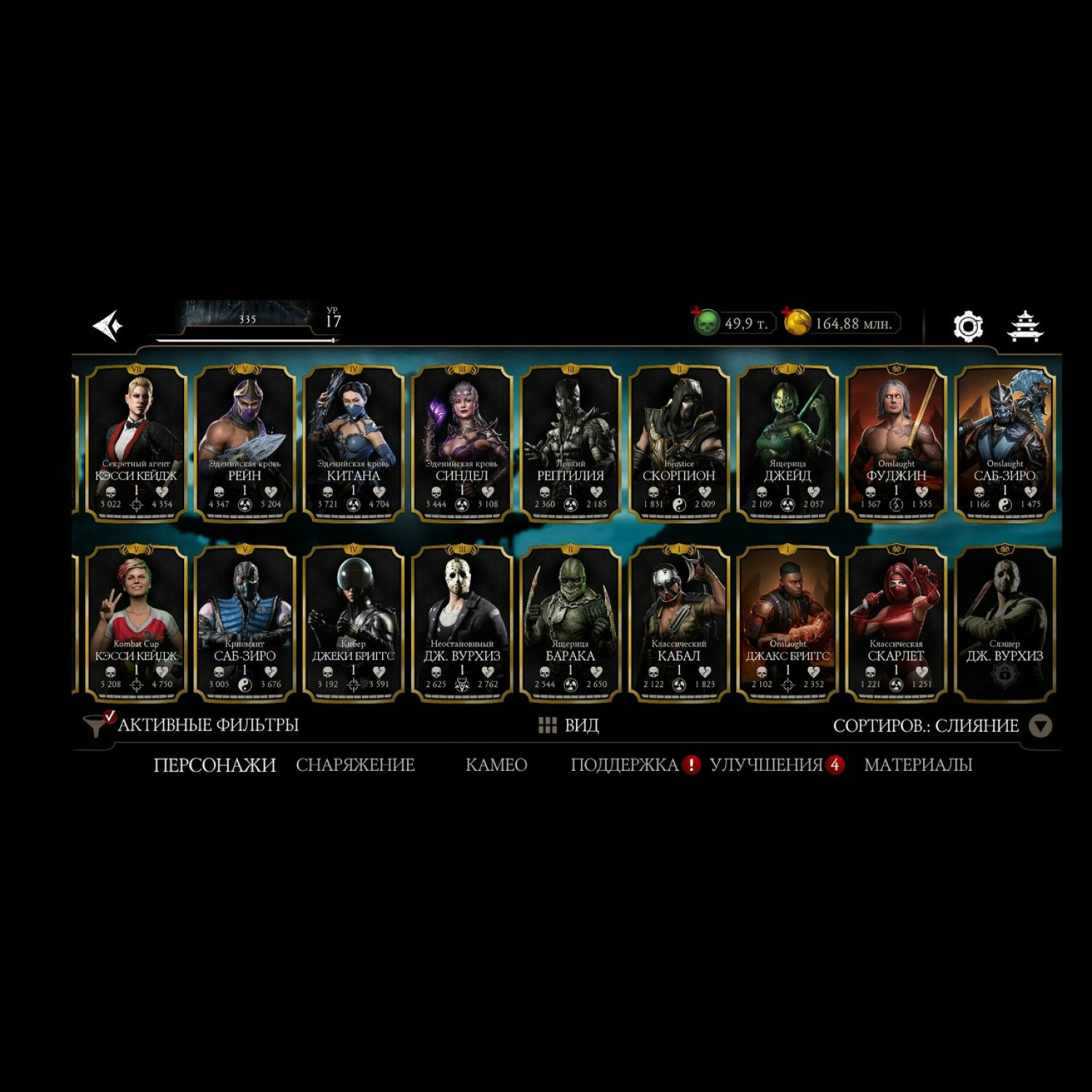Viewport: 1092px width, 1092px height.
Task: Change layout with the Вид button
Action: pyautogui.click(x=569, y=725)
